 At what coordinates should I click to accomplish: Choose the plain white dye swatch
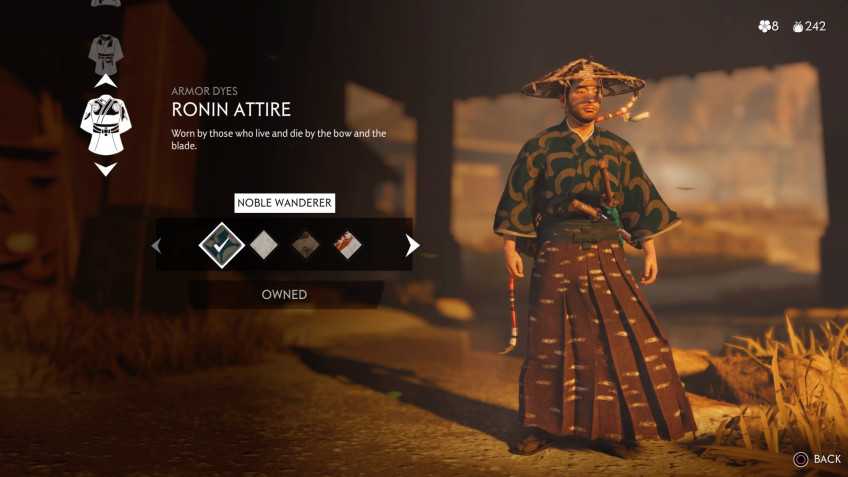(263, 245)
